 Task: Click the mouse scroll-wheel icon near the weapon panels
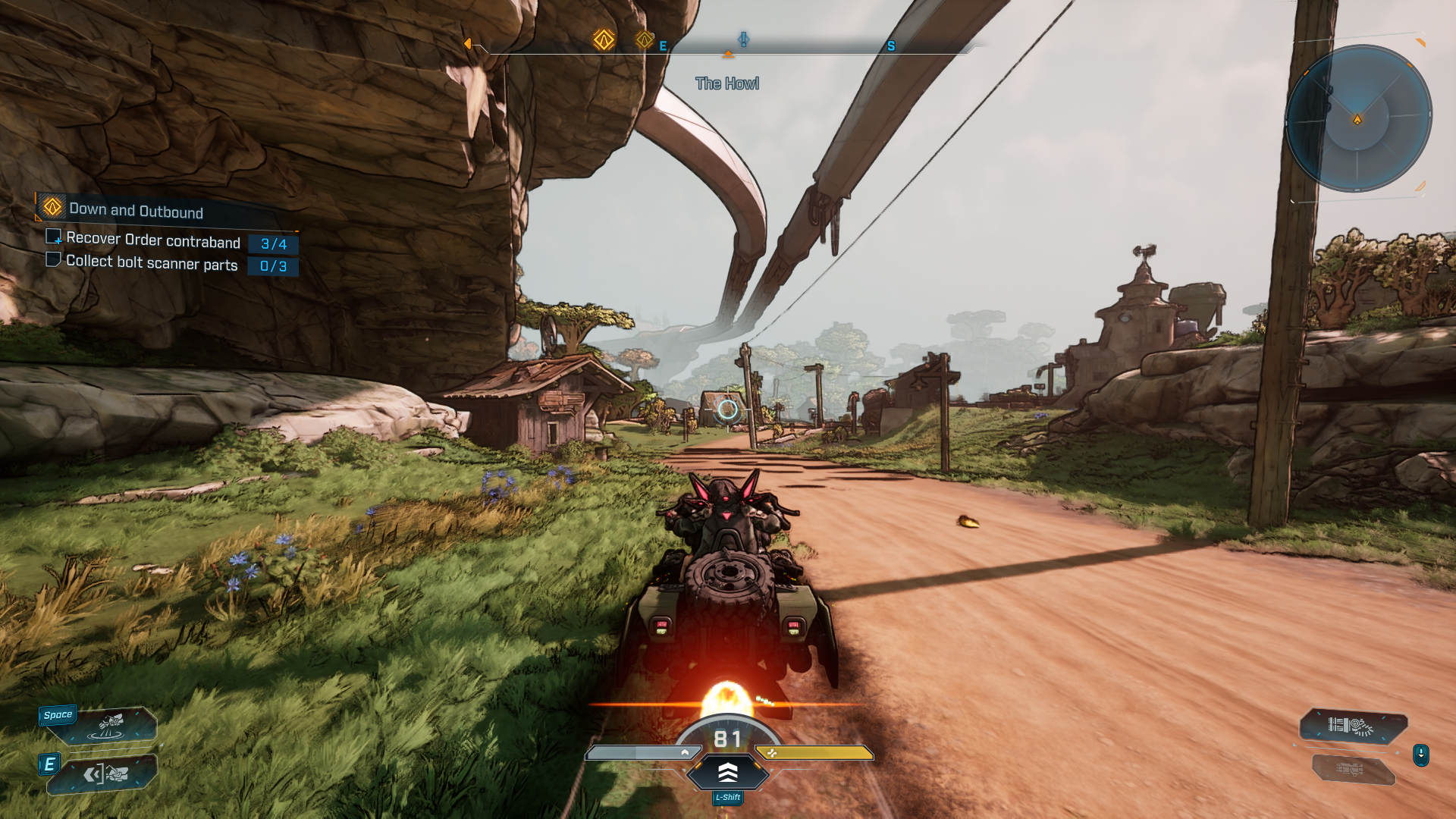(1421, 755)
